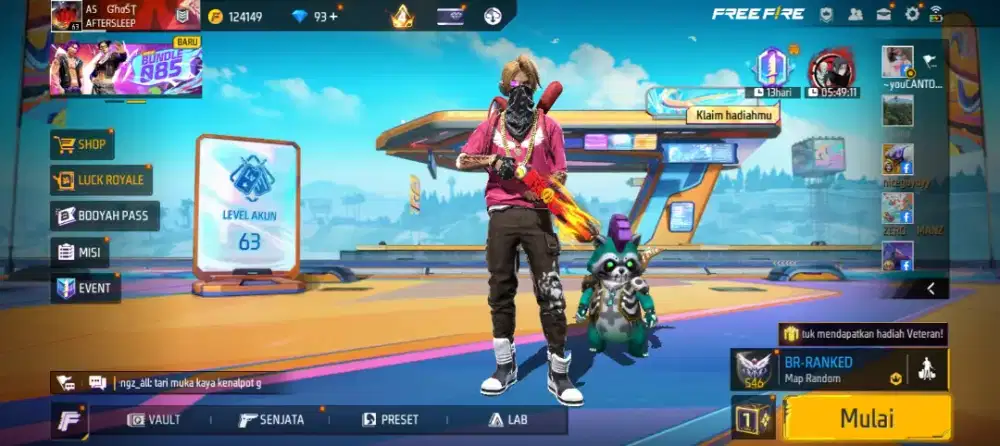This screenshot has width=1000, height=446.
Task: View the Misi missions list
Action: pos(80,252)
